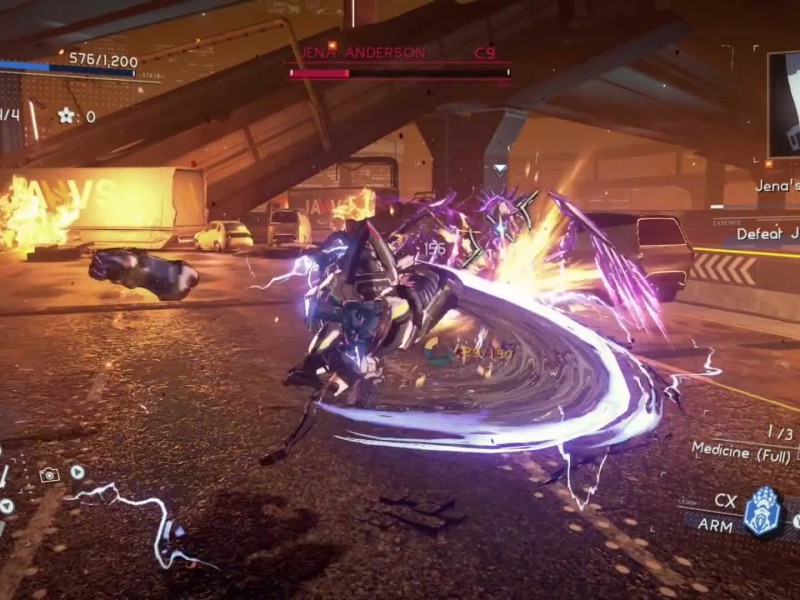Image resolution: width=800 pixels, height=600 pixels.
Task: Click the star counter icon
Action: (66, 116)
